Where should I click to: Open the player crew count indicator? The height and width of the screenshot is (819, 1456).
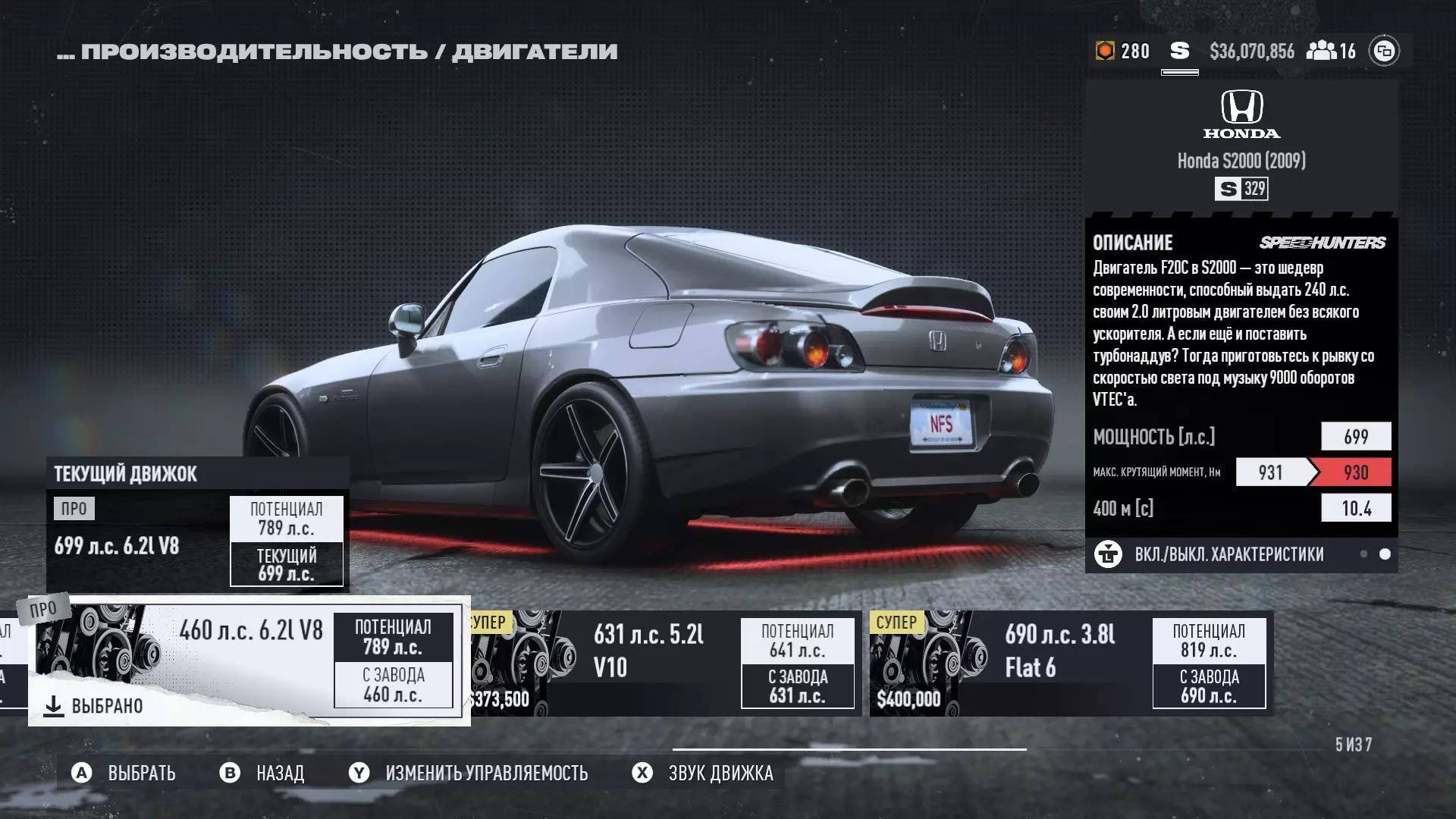tap(1332, 51)
